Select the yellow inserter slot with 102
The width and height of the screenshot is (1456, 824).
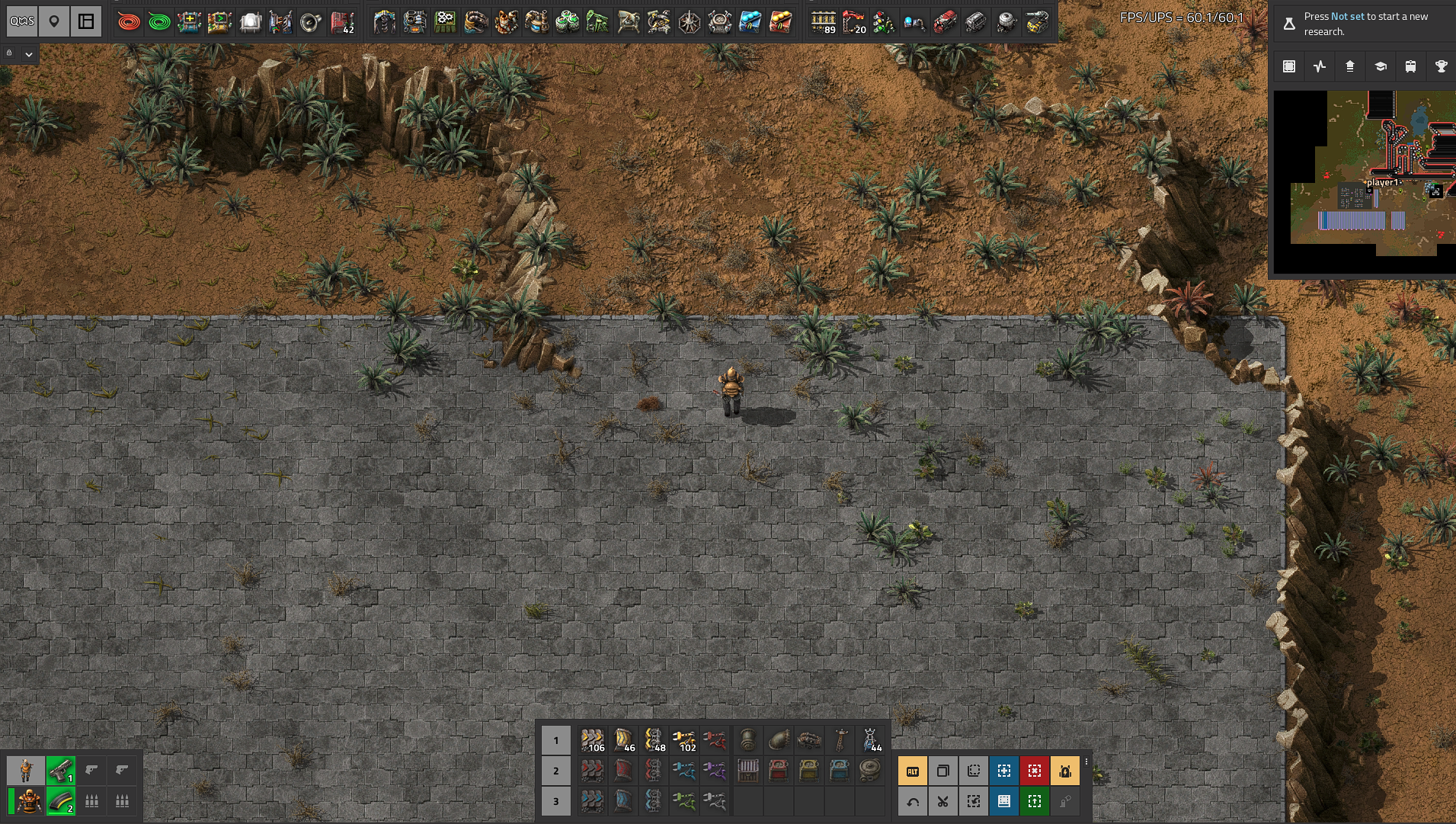pyautogui.click(x=684, y=740)
